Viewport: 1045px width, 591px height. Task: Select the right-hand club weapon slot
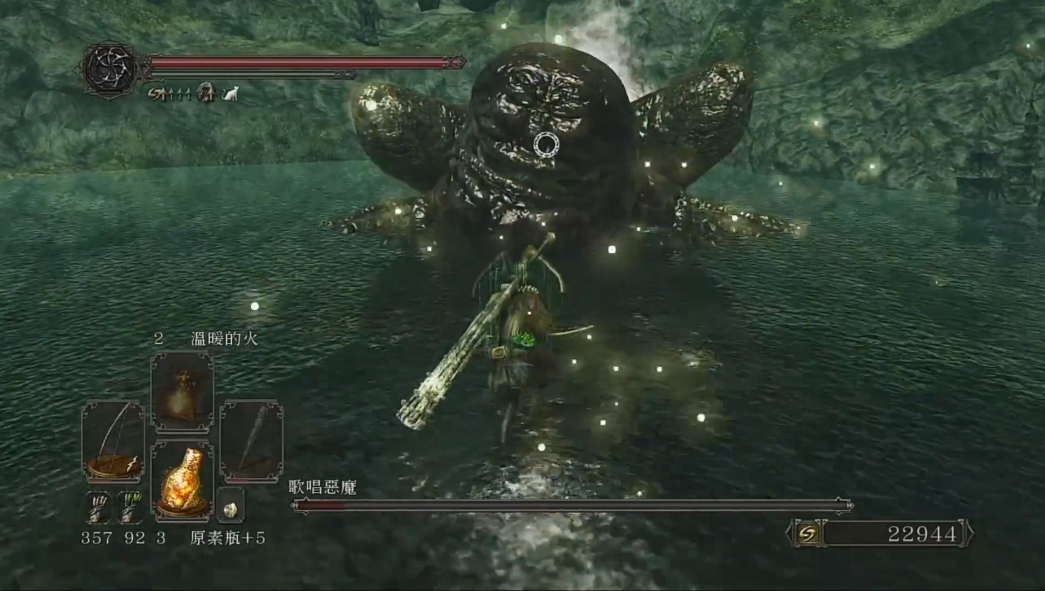(250, 441)
